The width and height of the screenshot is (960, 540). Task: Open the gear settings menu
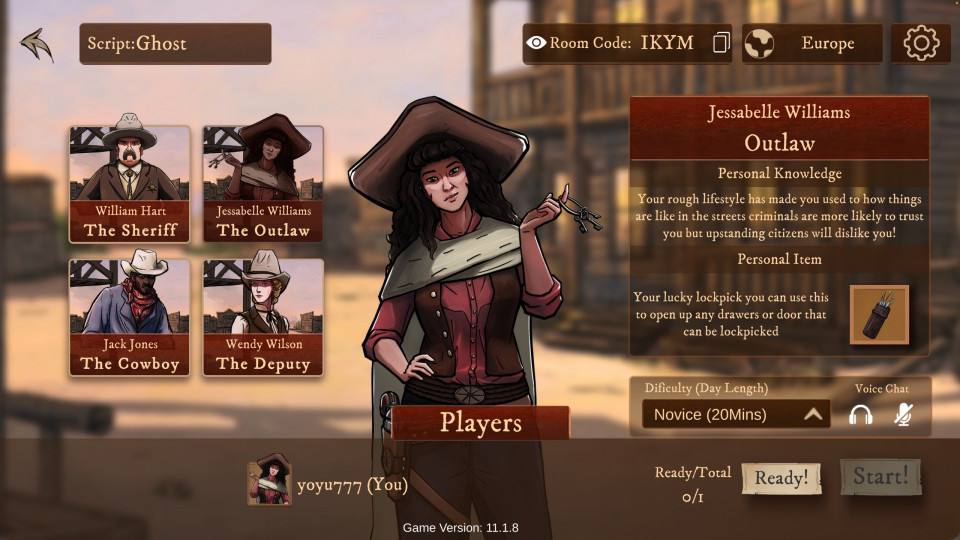coord(921,44)
